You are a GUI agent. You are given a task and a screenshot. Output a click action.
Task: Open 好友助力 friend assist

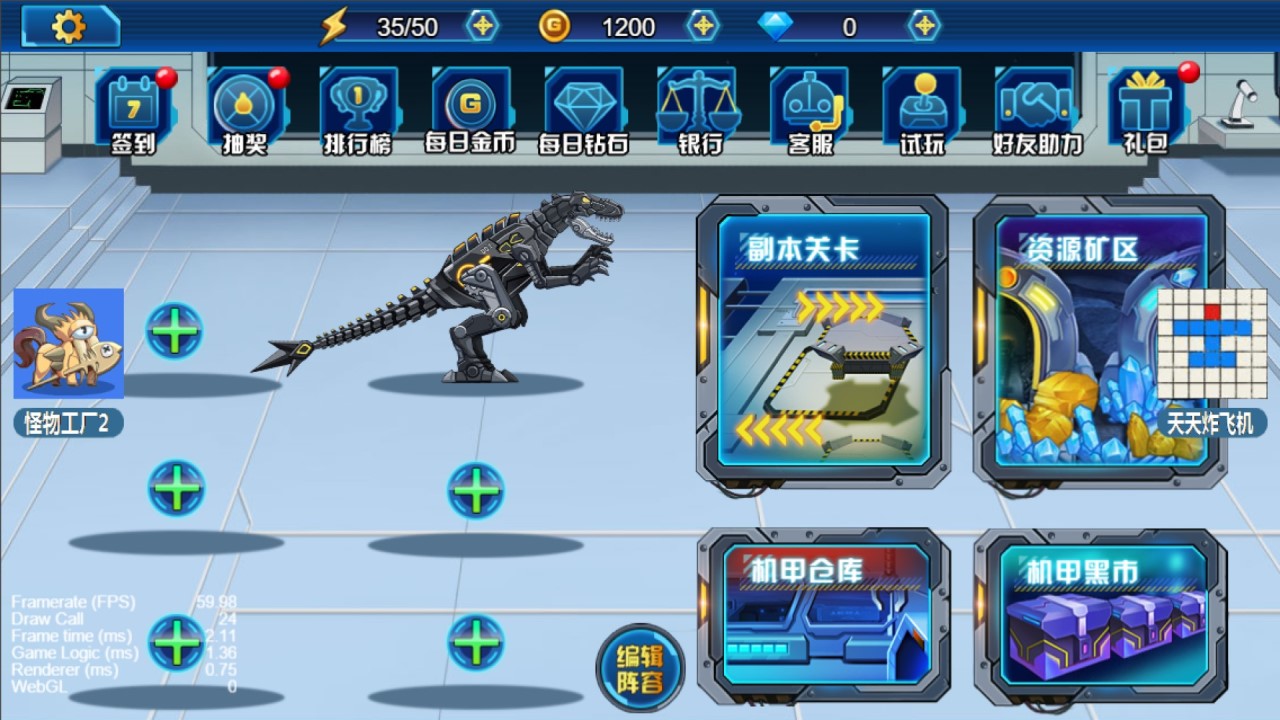(x=1036, y=110)
